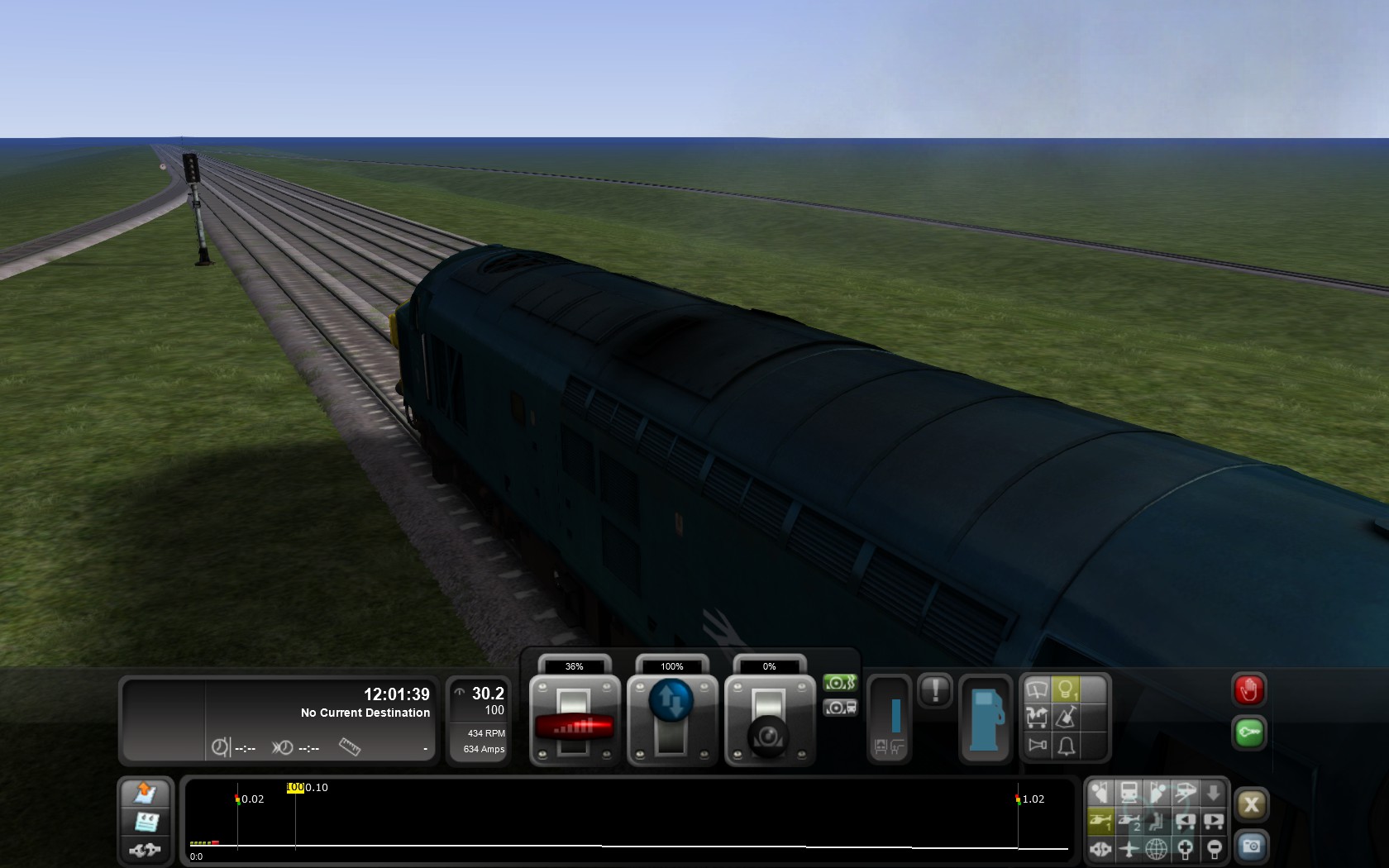Click the green key start button
Viewport: 1389px width, 868px height.
coord(1248,732)
